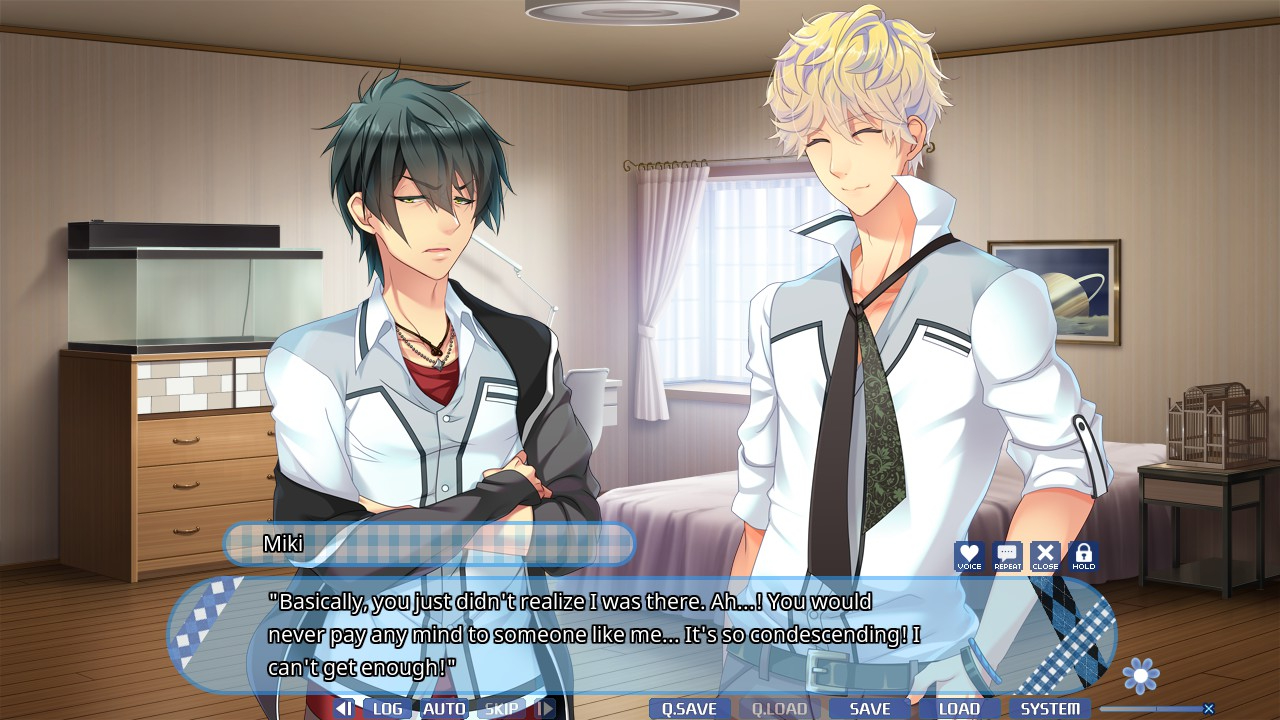Toggle the padlock HOLD icon

[1083, 557]
